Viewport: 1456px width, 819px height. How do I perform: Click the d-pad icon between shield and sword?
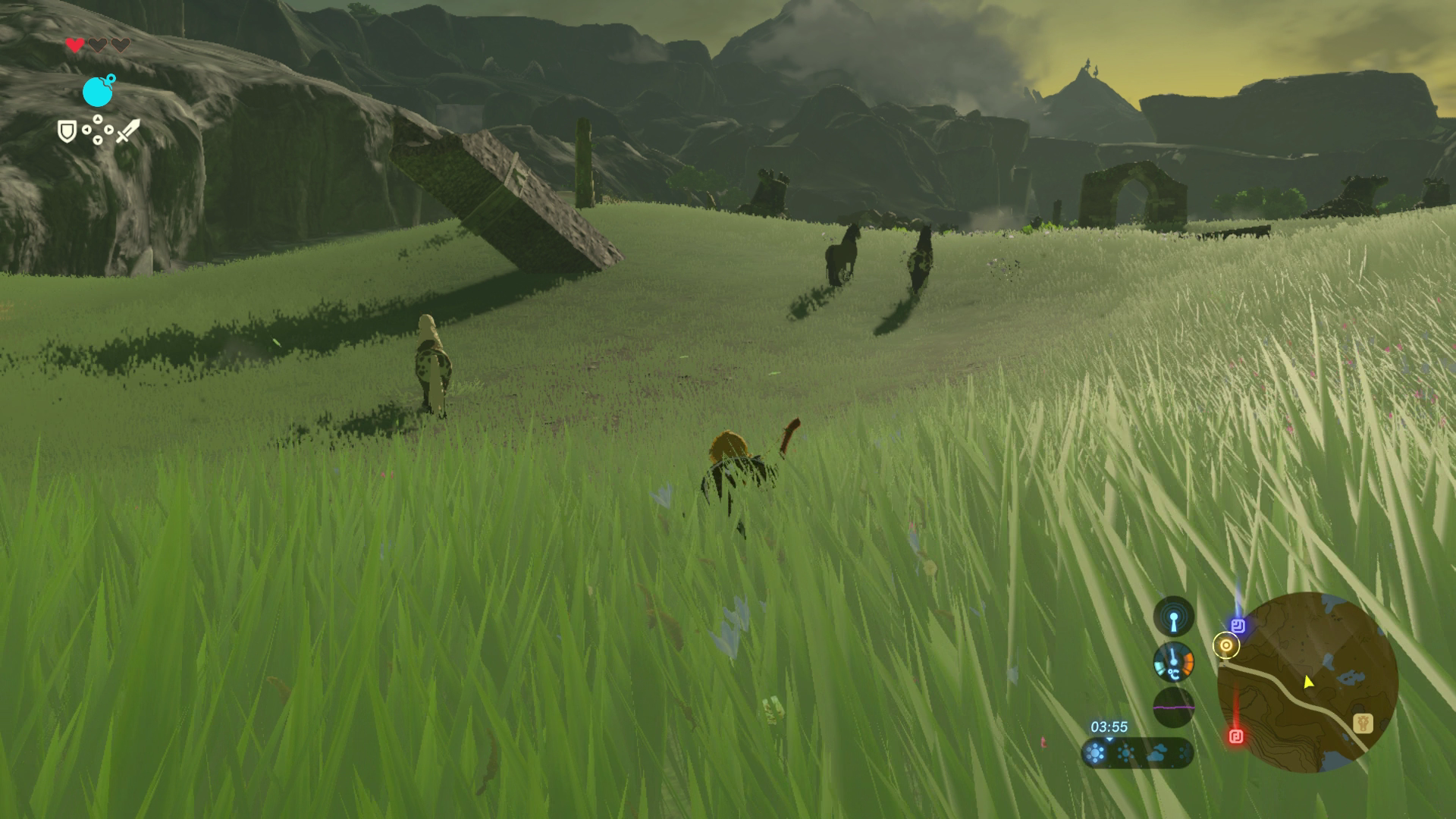98,130
